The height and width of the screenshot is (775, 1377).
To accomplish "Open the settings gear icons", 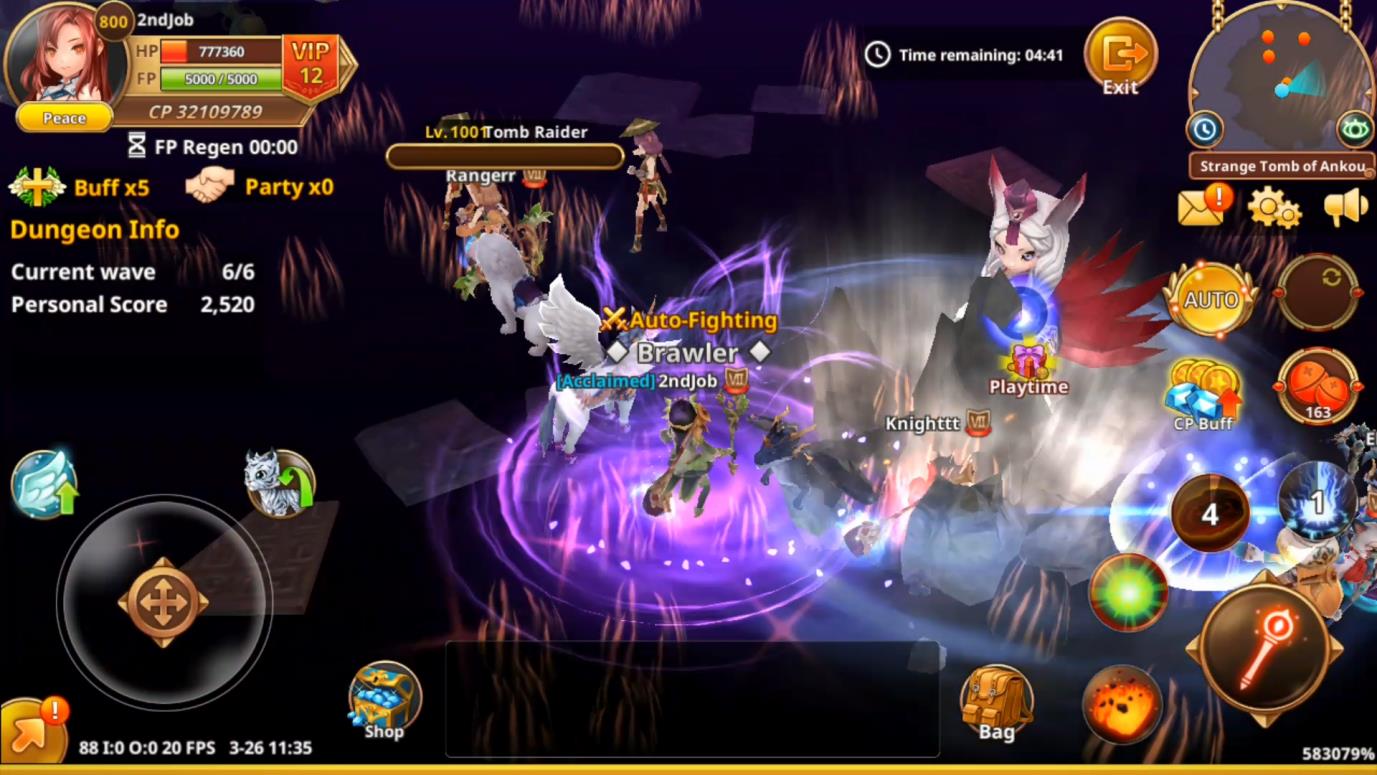I will [1273, 208].
